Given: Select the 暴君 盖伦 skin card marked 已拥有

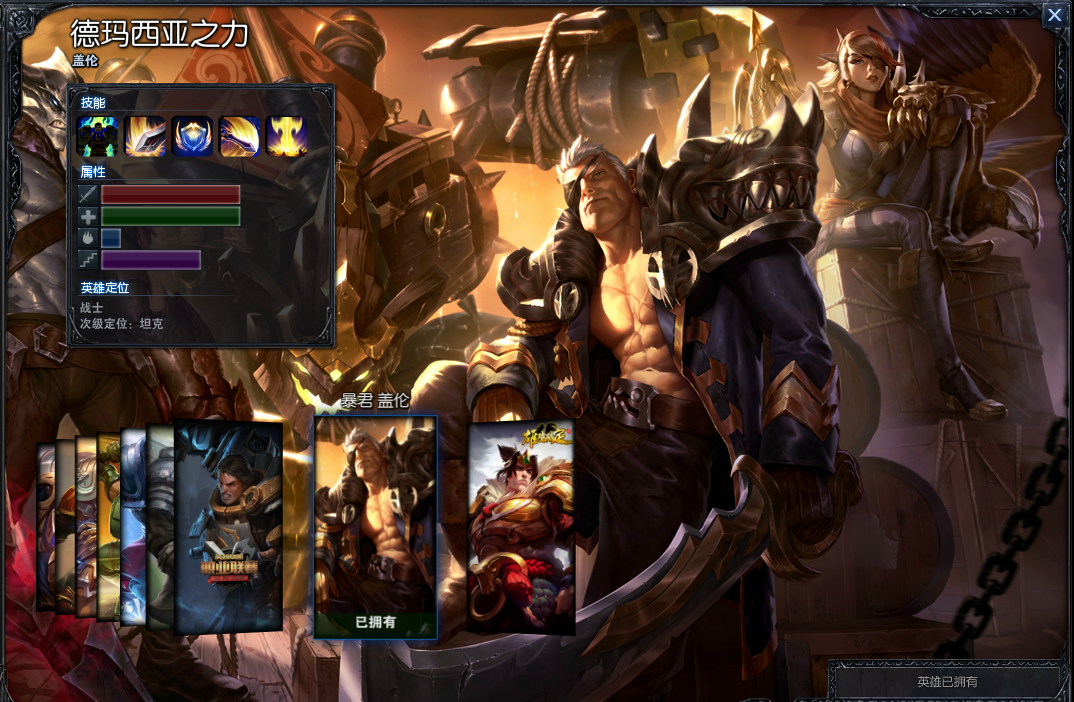Looking at the screenshot, I should pos(376,527).
